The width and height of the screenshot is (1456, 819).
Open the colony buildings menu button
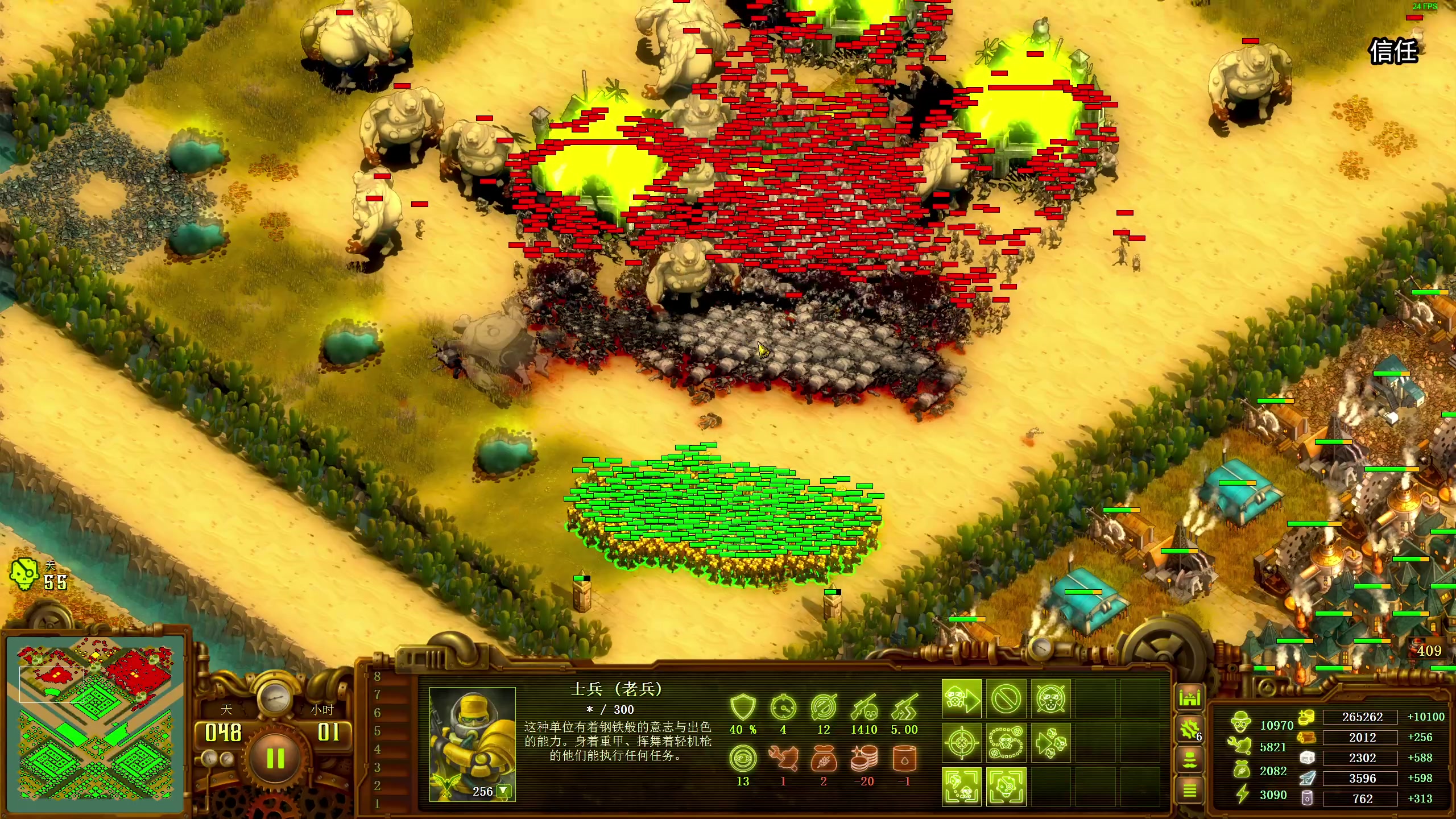pyautogui.click(x=1189, y=697)
